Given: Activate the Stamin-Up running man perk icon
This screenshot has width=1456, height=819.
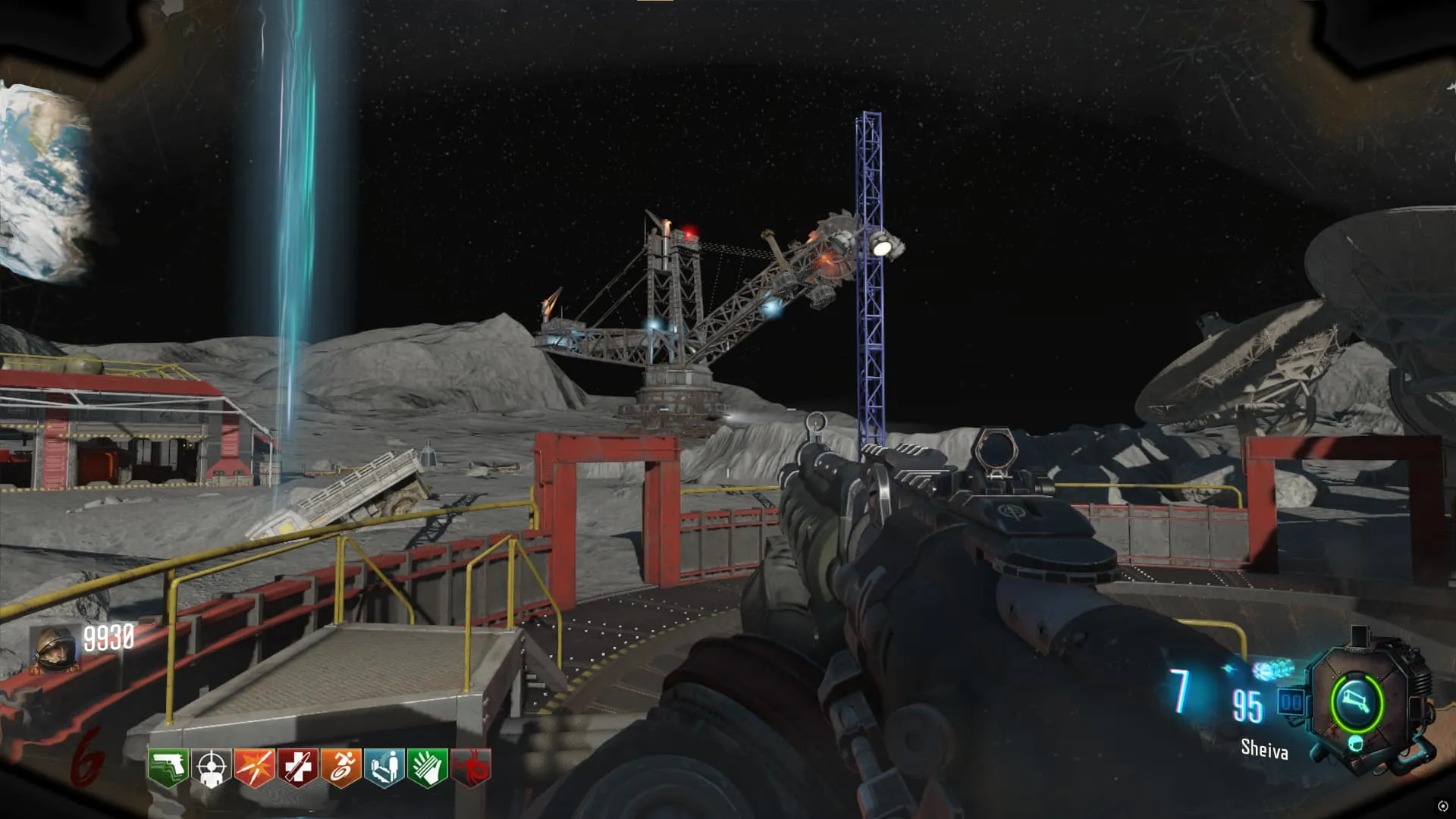Looking at the screenshot, I should point(341,767).
